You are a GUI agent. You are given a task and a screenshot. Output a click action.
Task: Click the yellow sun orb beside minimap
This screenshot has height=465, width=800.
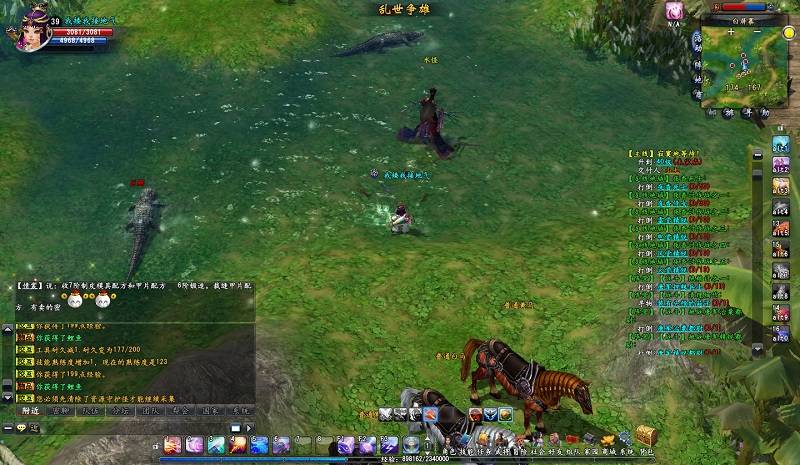tap(789, 33)
